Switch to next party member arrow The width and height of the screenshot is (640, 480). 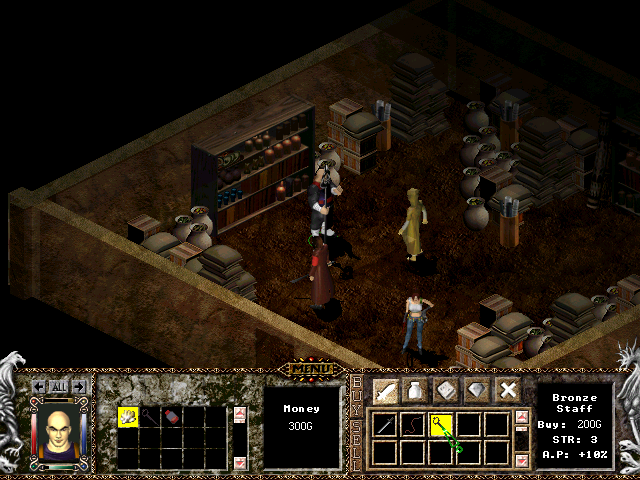click(x=77, y=386)
